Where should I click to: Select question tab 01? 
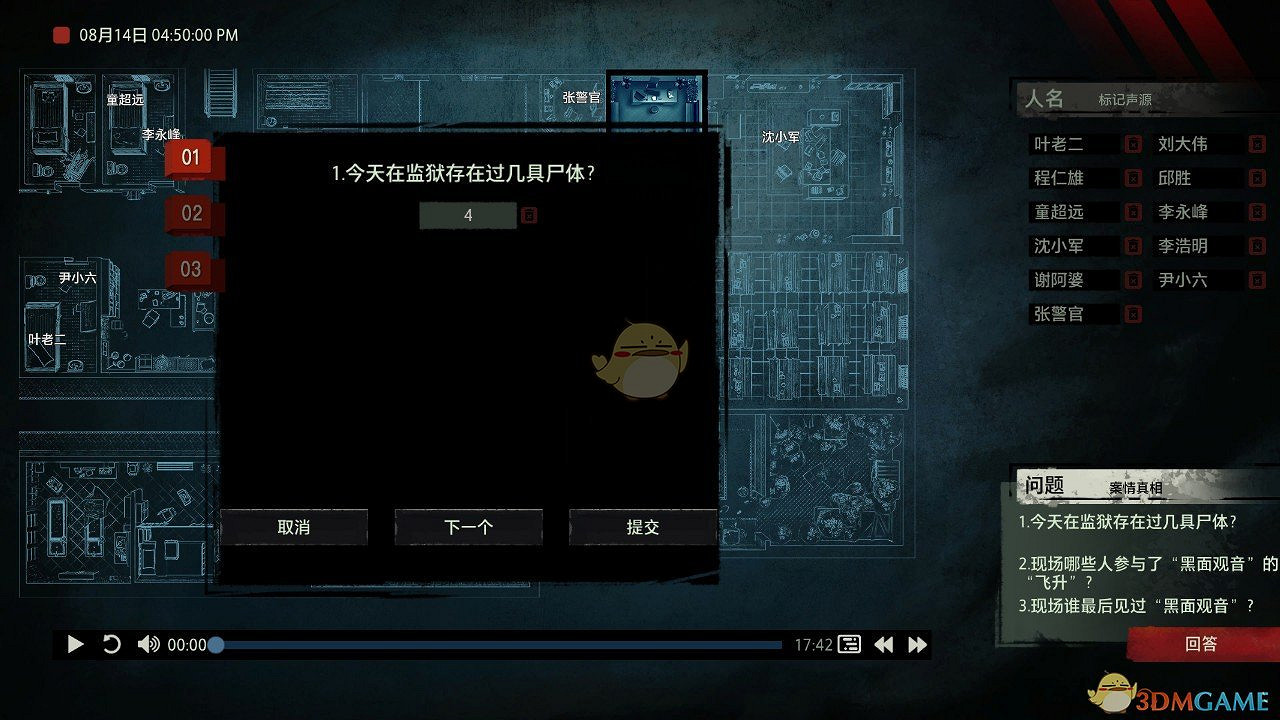pyautogui.click(x=190, y=157)
